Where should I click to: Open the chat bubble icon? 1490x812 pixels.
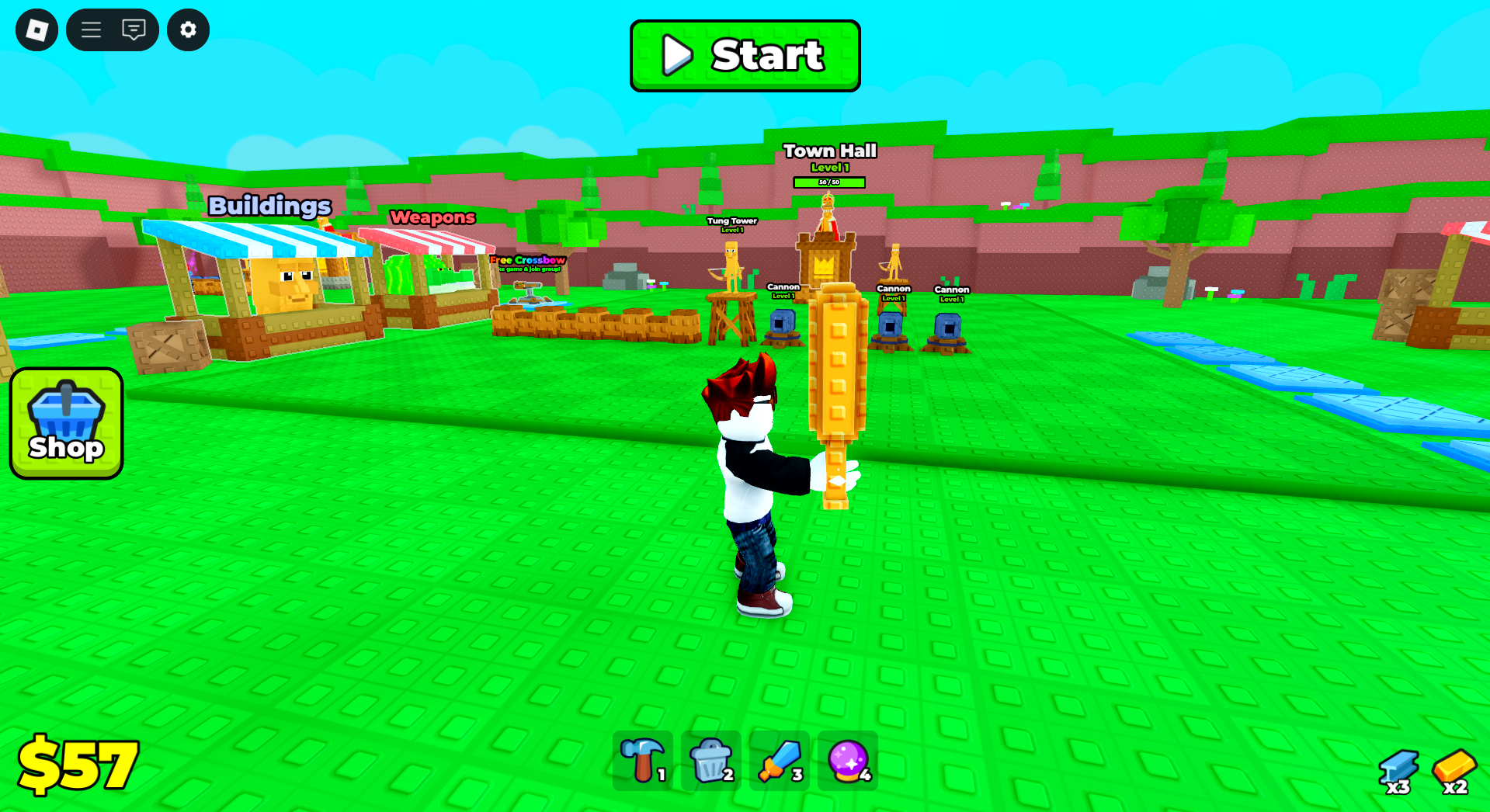(x=134, y=29)
